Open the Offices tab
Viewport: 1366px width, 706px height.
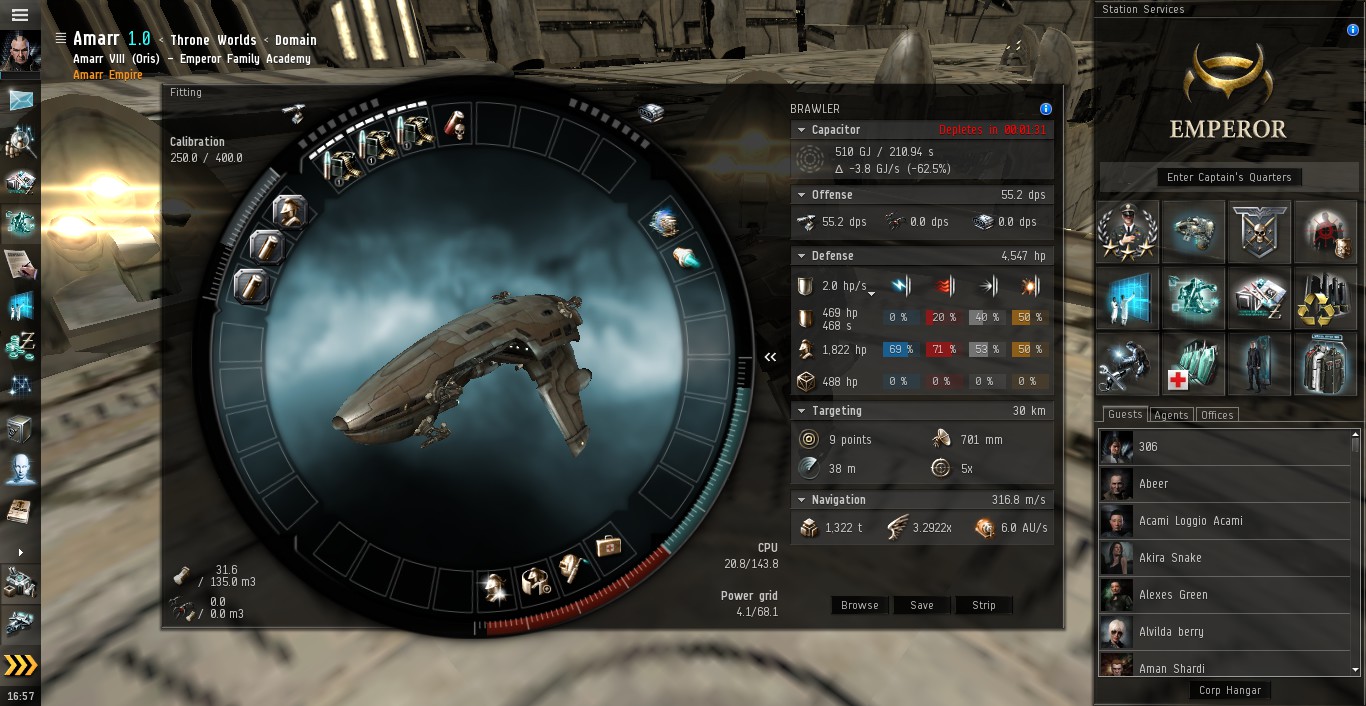coord(1217,415)
